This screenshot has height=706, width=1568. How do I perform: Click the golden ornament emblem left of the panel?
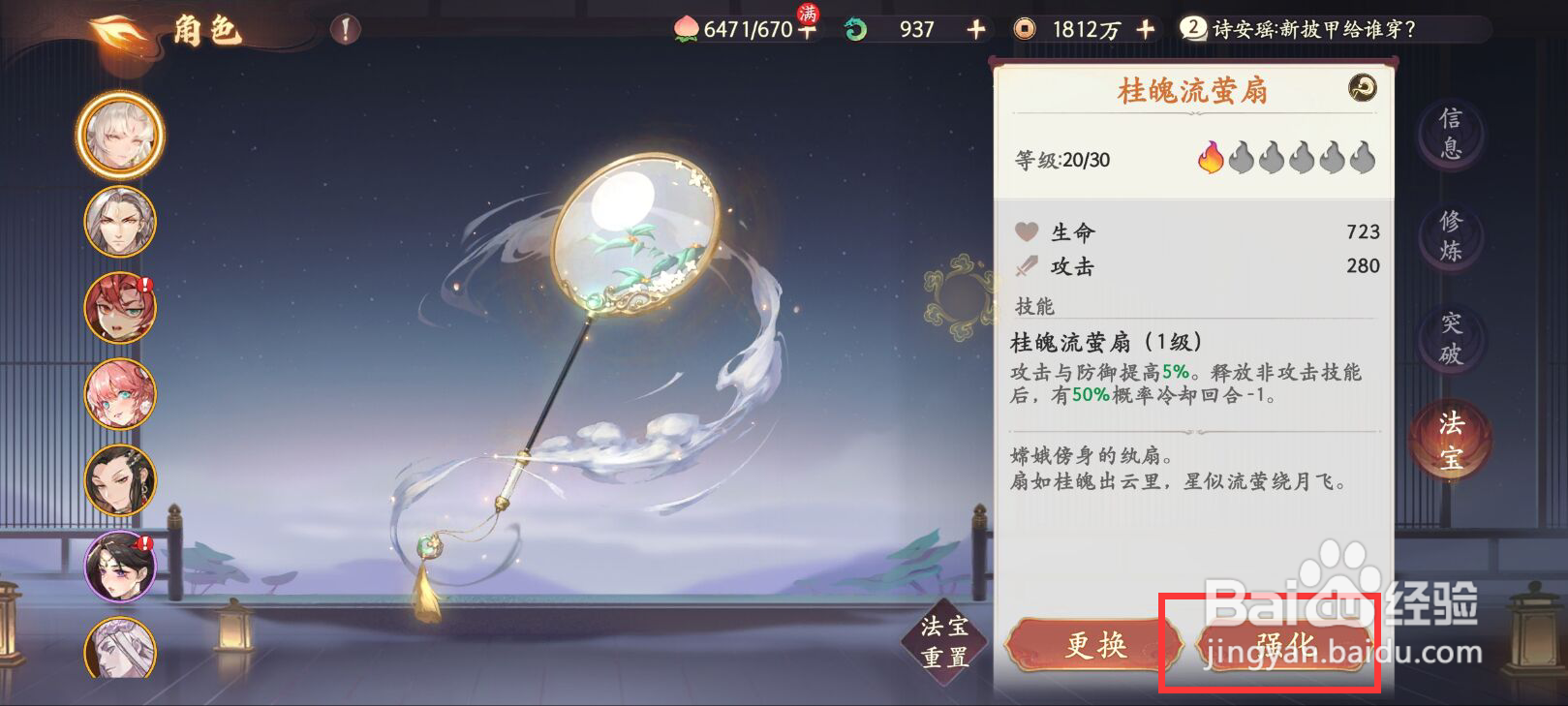pyautogui.click(x=961, y=295)
